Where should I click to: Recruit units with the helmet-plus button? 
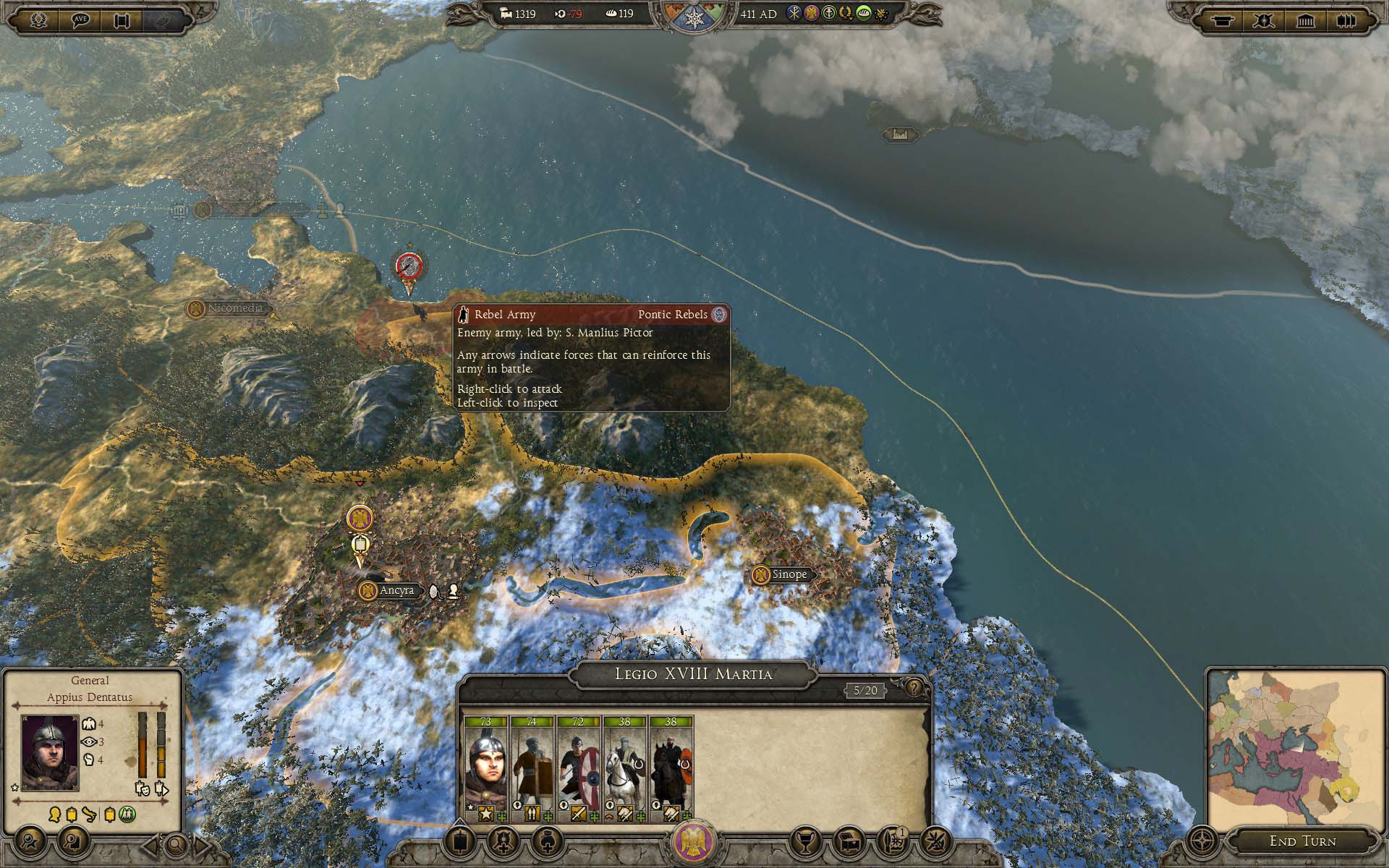click(504, 842)
